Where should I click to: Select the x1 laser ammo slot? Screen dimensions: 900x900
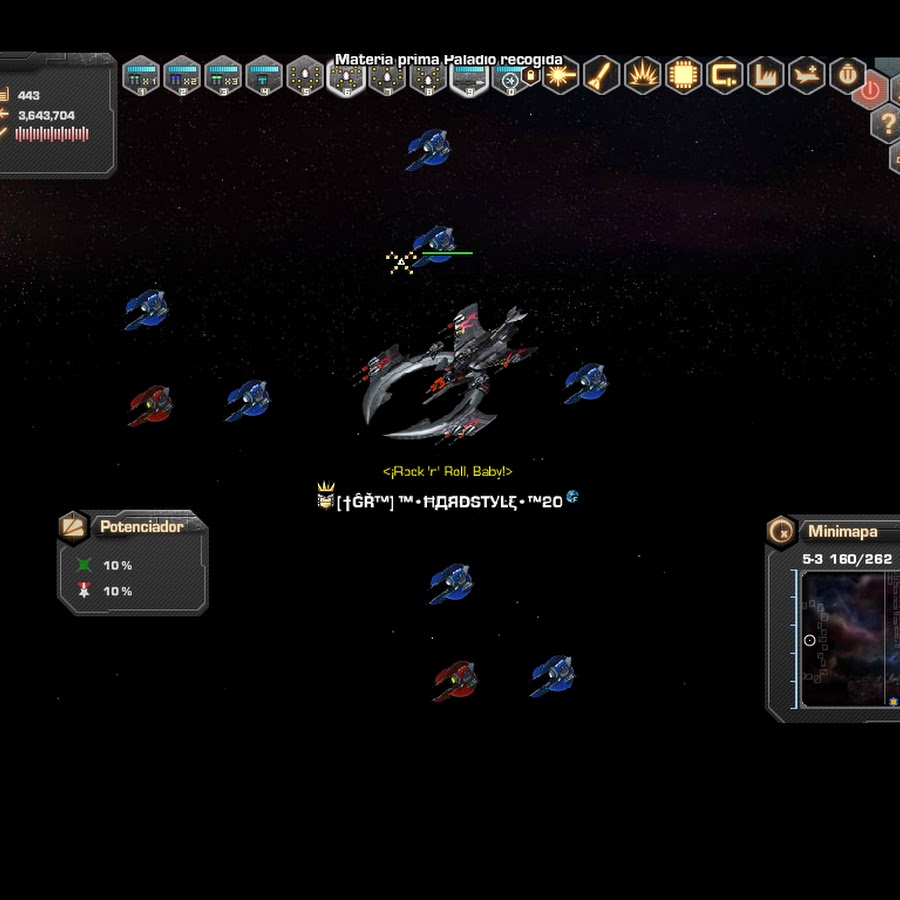click(x=141, y=76)
